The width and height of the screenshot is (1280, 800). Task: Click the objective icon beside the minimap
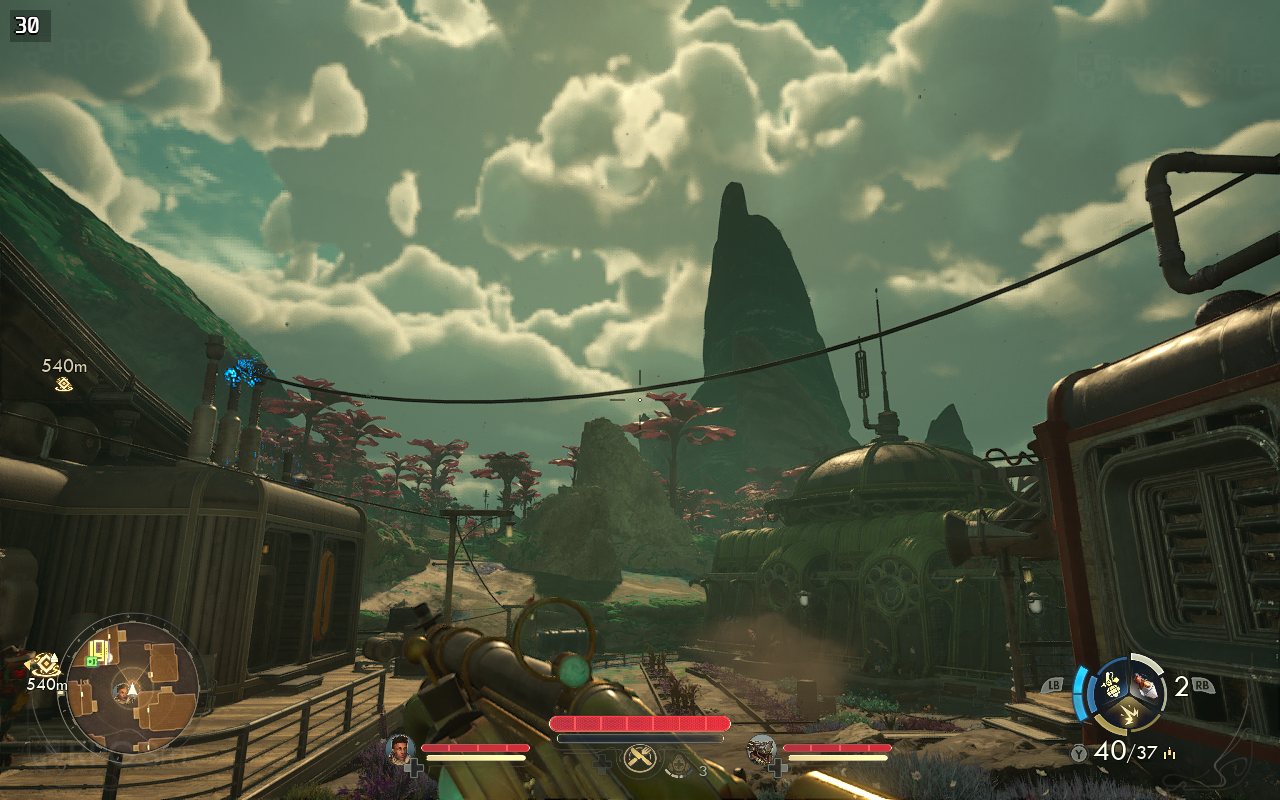click(43, 664)
